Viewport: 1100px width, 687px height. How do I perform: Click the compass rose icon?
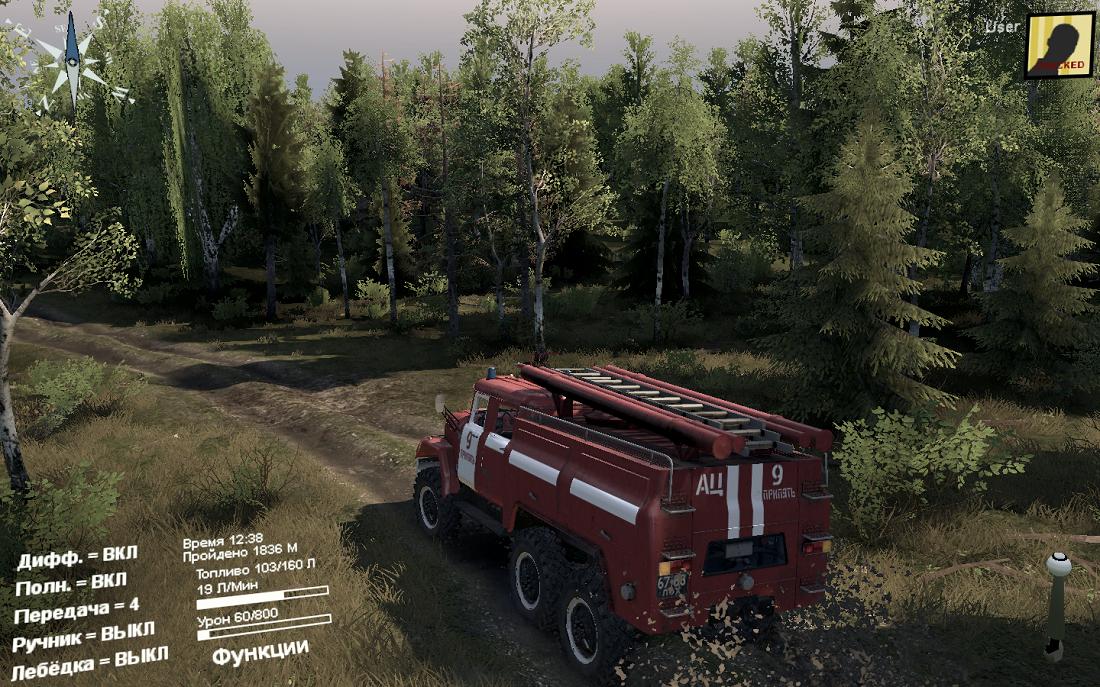click(73, 62)
